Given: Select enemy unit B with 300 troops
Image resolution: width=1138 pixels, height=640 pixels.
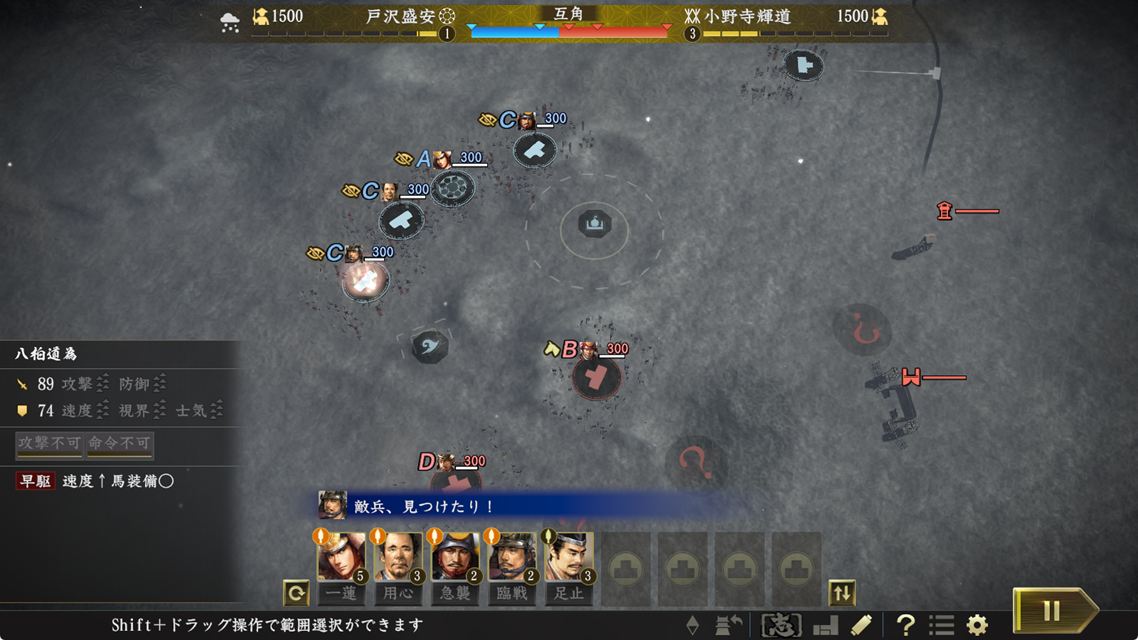Looking at the screenshot, I should pyautogui.click(x=597, y=377).
